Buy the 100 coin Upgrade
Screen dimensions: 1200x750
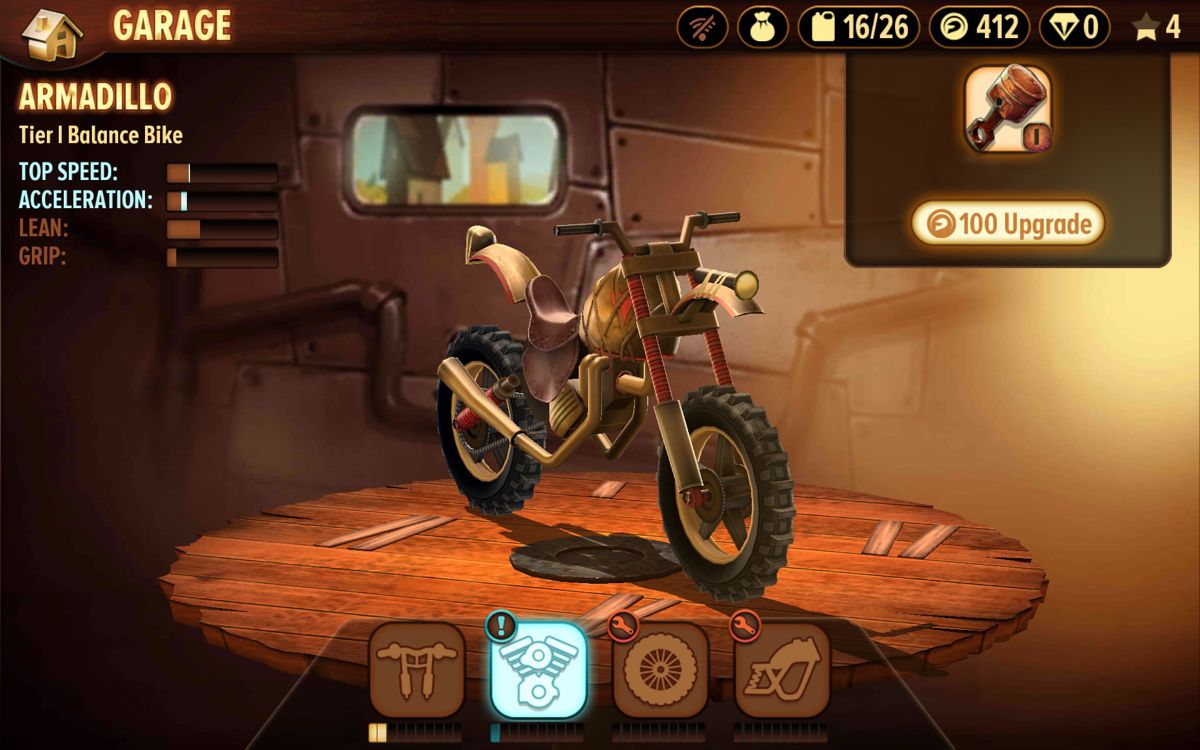[1008, 224]
